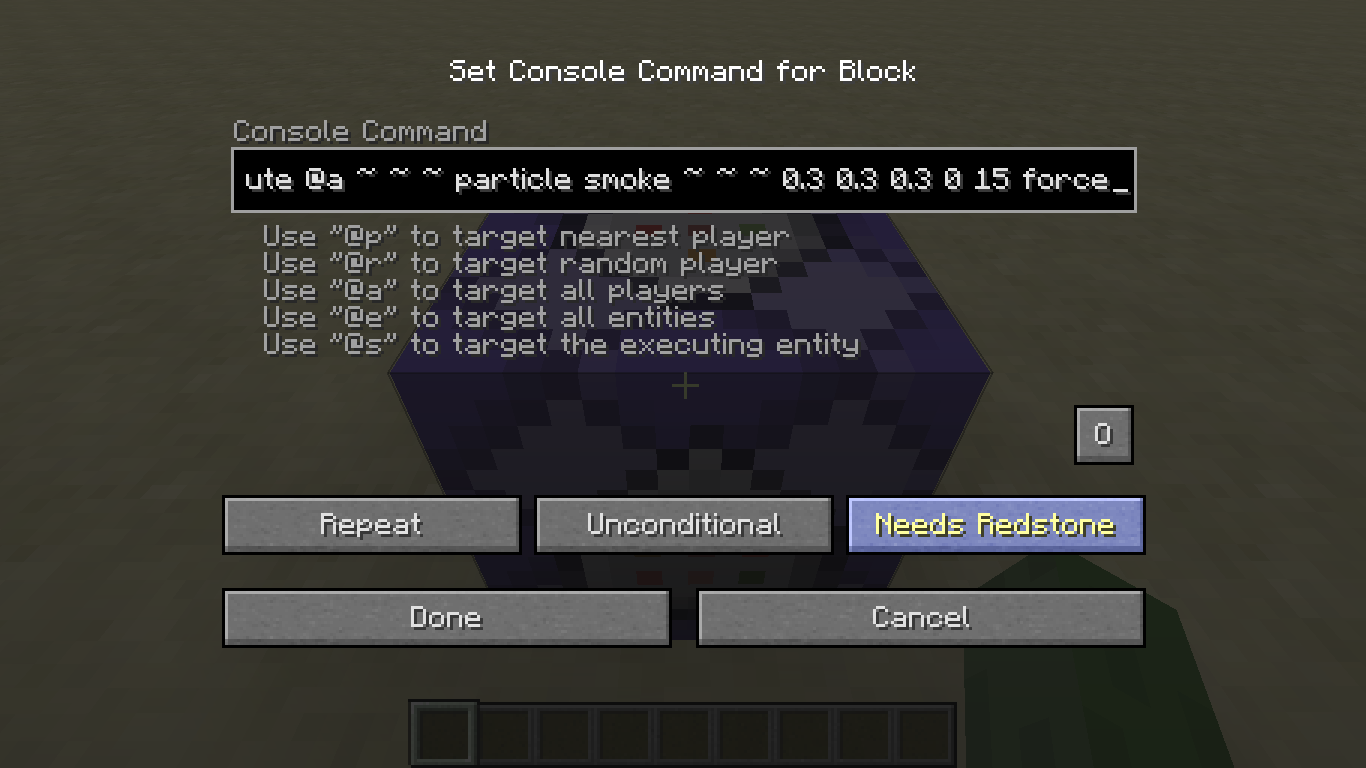Image resolution: width=1366 pixels, height=768 pixels.
Task: Click the Set Console Command title text
Action: (x=683, y=71)
